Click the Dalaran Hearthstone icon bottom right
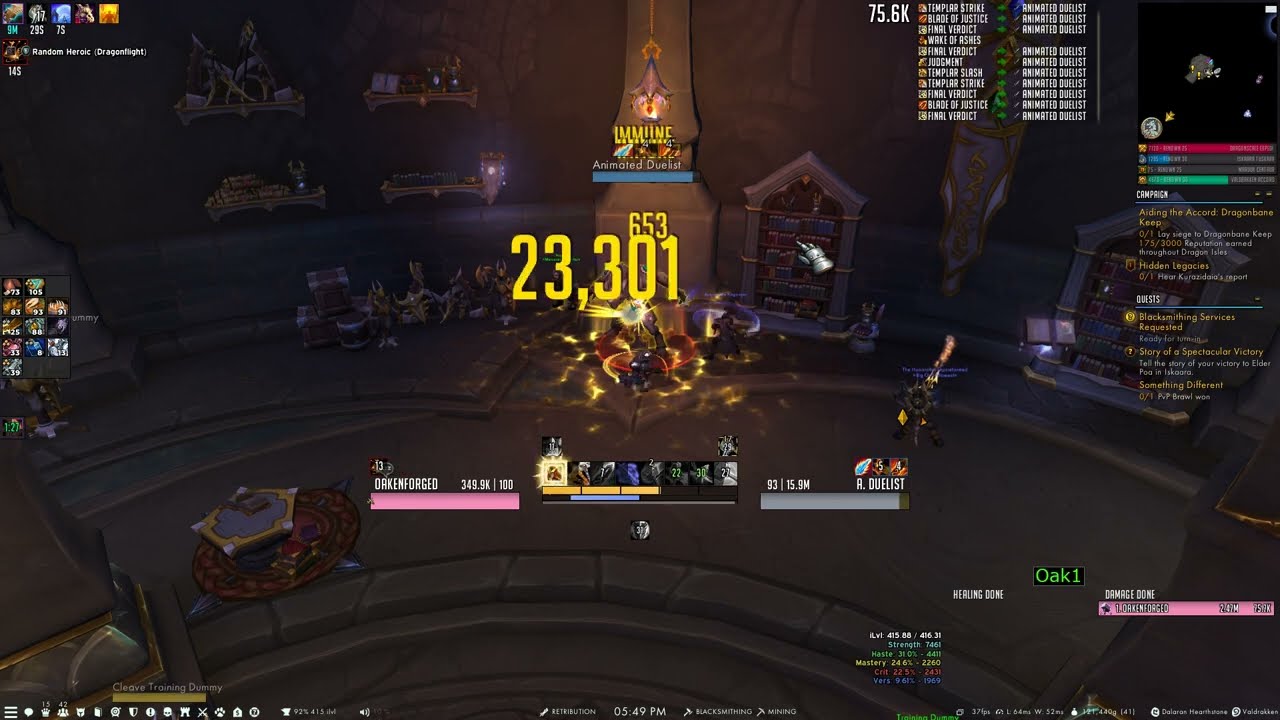Screen dimensions: 1280x720 pos(1156,711)
